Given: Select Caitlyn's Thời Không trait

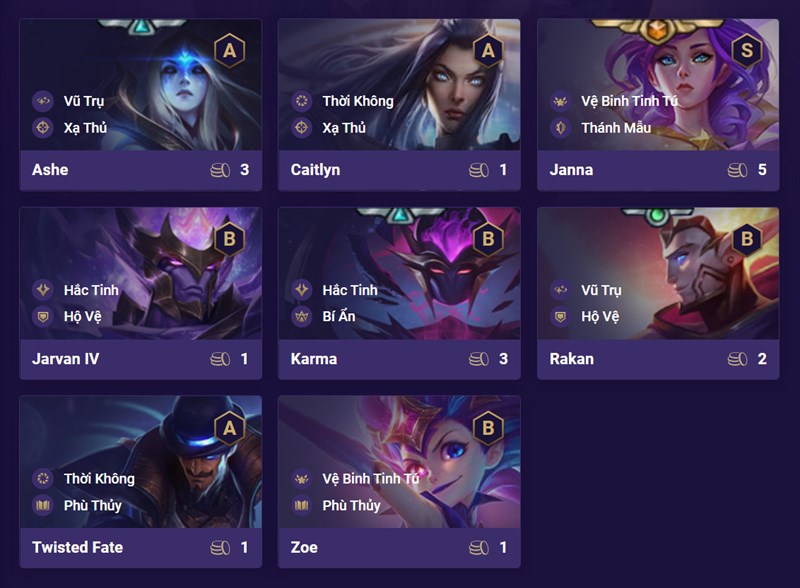Looking at the screenshot, I should [357, 101].
